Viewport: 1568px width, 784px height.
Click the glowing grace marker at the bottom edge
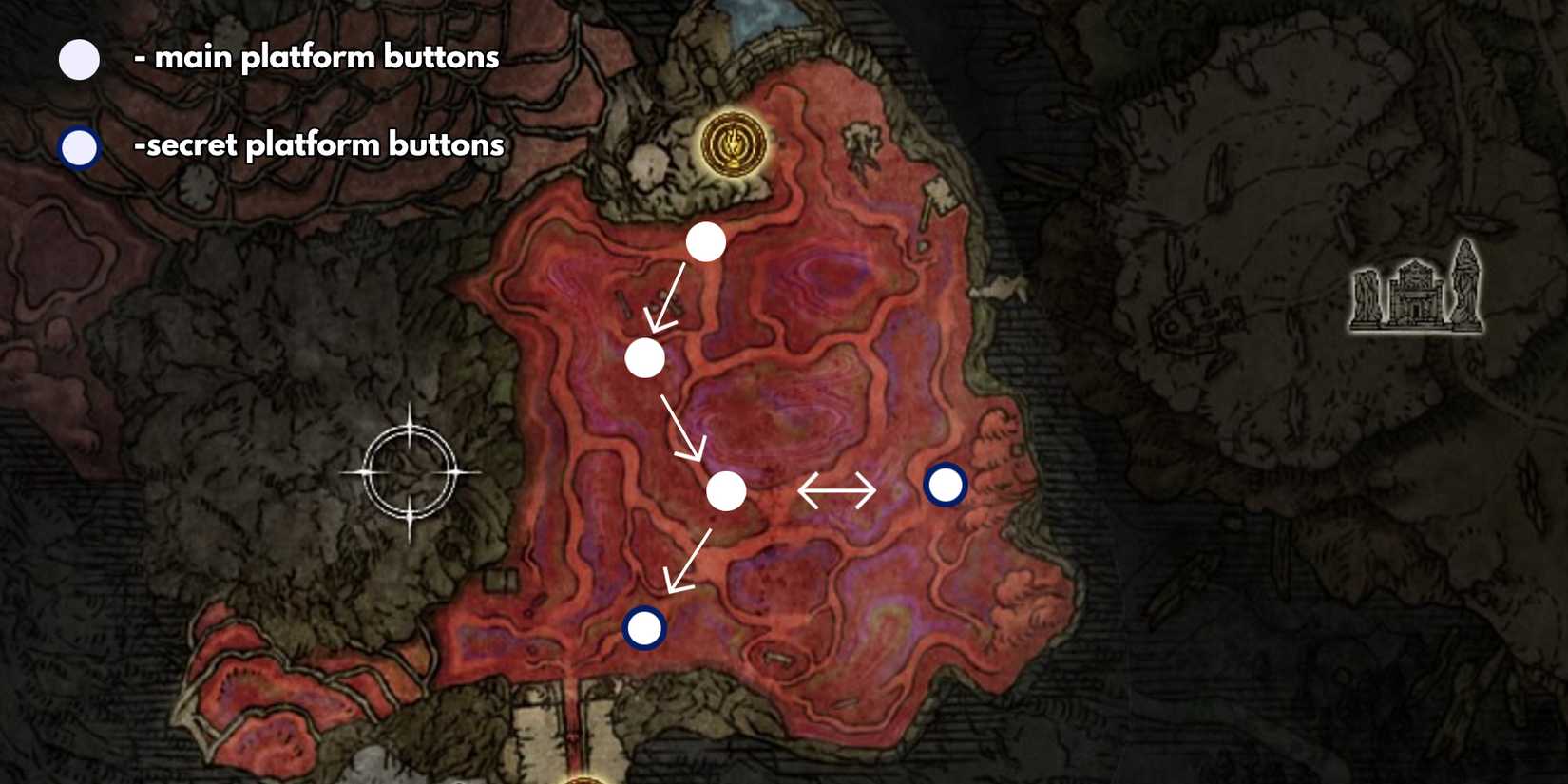point(583,777)
